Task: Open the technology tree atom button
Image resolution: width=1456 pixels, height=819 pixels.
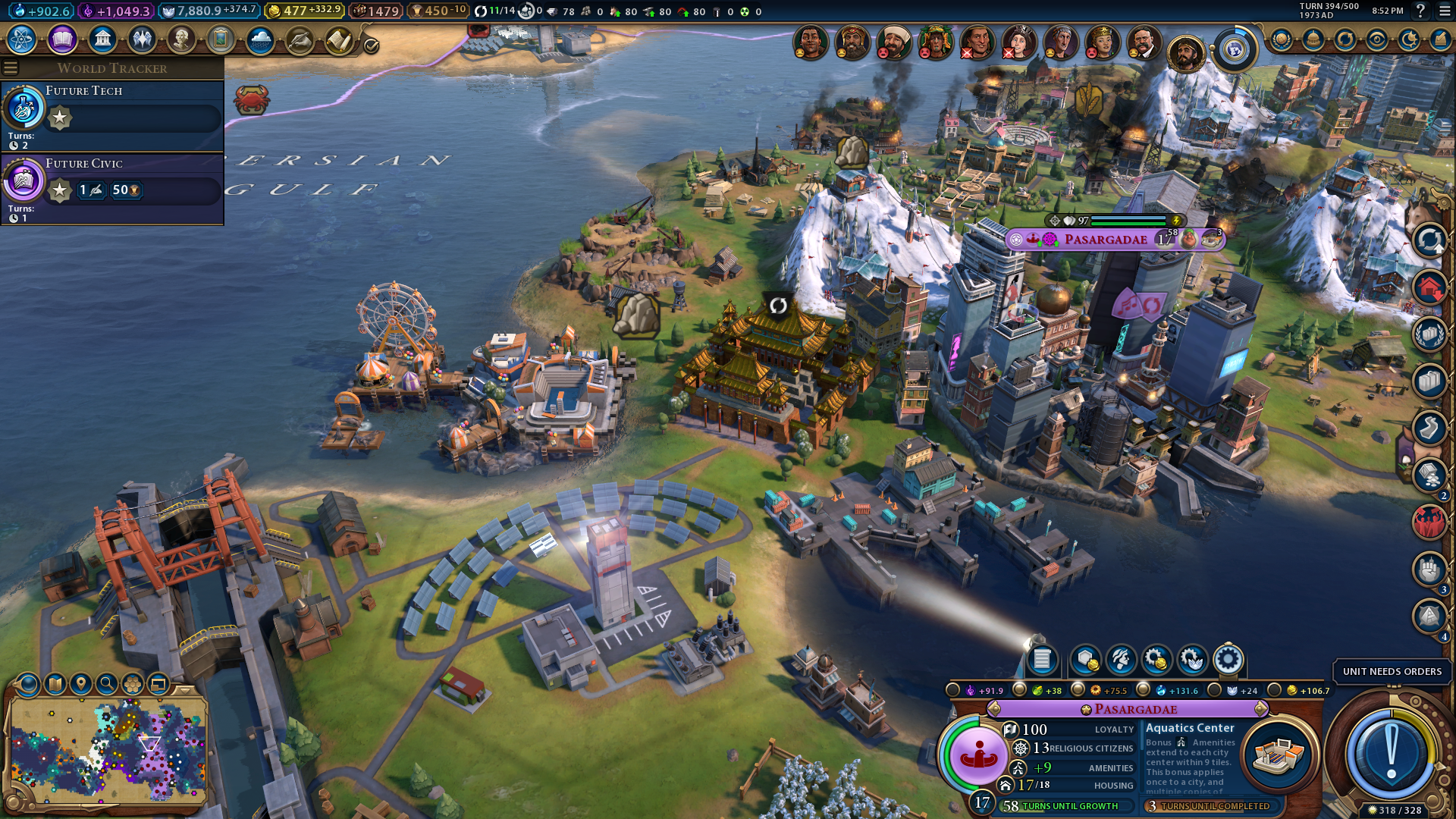Action: point(22,39)
